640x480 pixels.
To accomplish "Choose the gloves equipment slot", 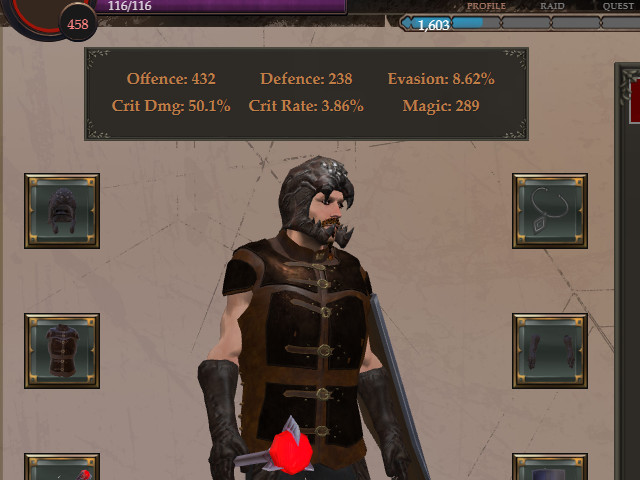I will point(550,351).
